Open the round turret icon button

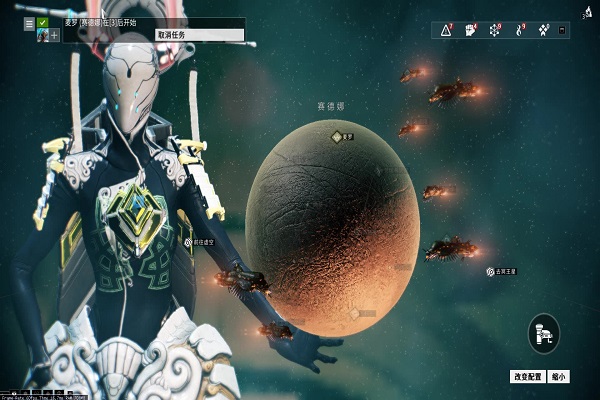tap(543, 333)
